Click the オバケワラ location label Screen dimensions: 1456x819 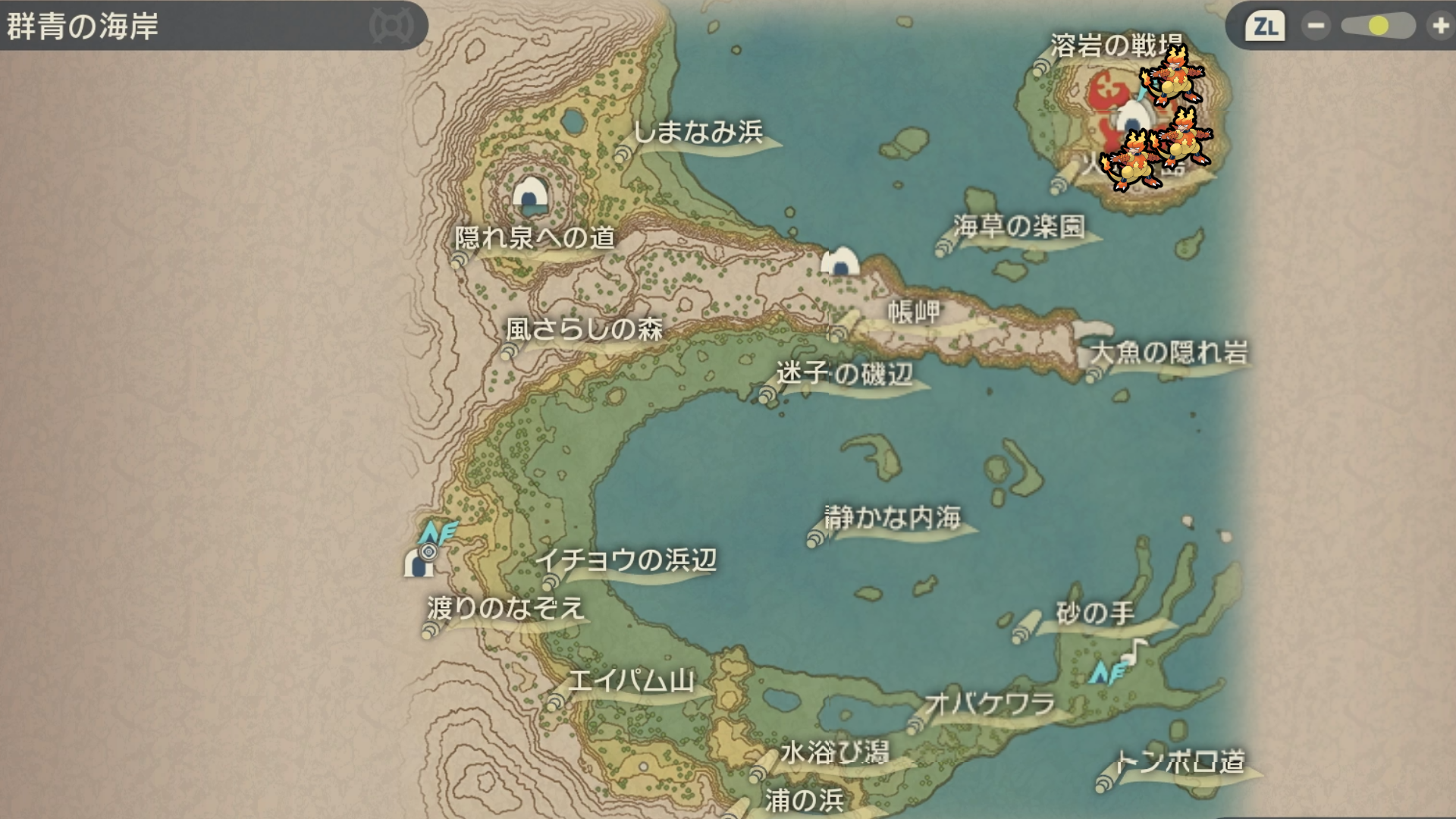990,704
